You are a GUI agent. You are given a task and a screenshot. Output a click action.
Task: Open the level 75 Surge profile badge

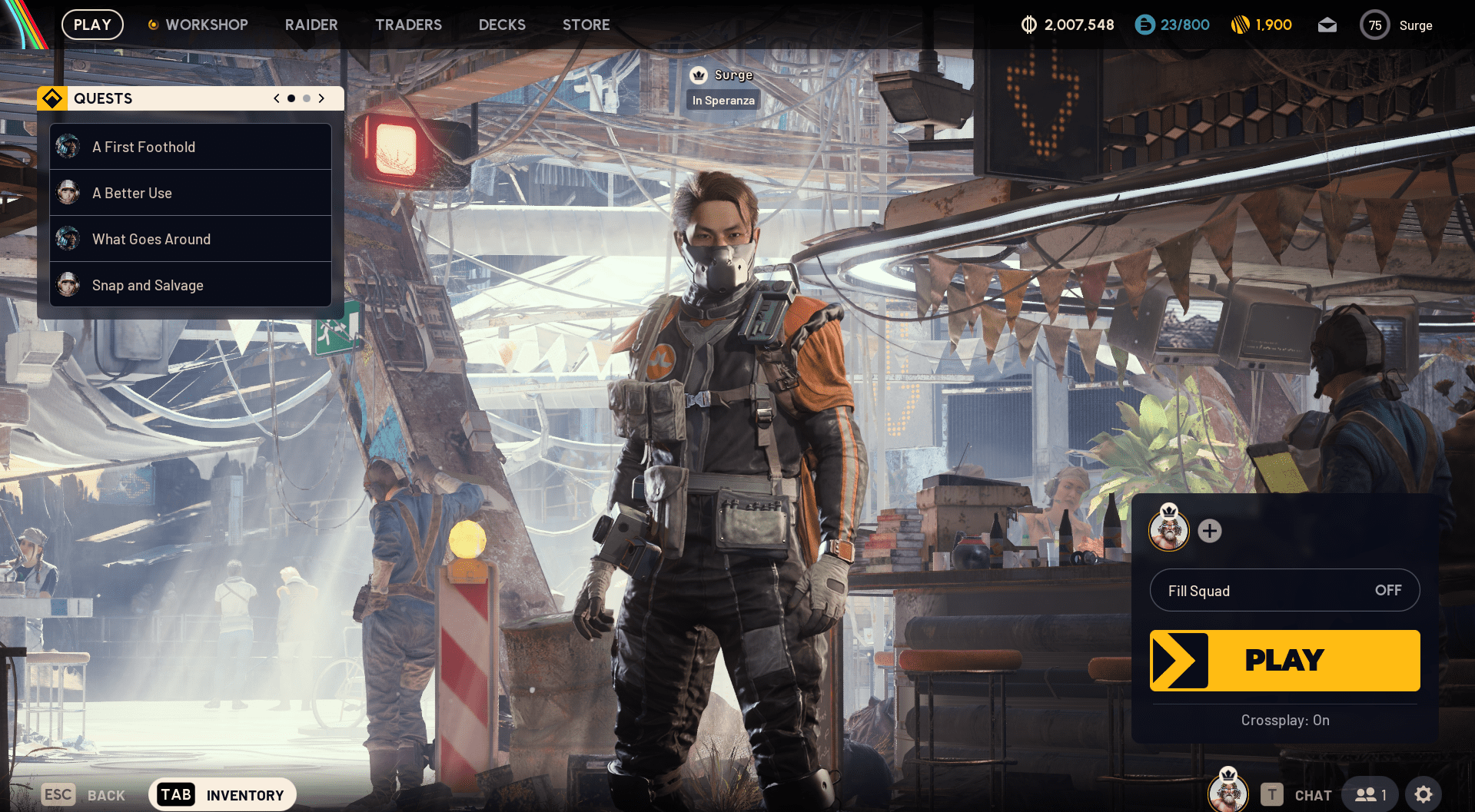coord(1376,25)
